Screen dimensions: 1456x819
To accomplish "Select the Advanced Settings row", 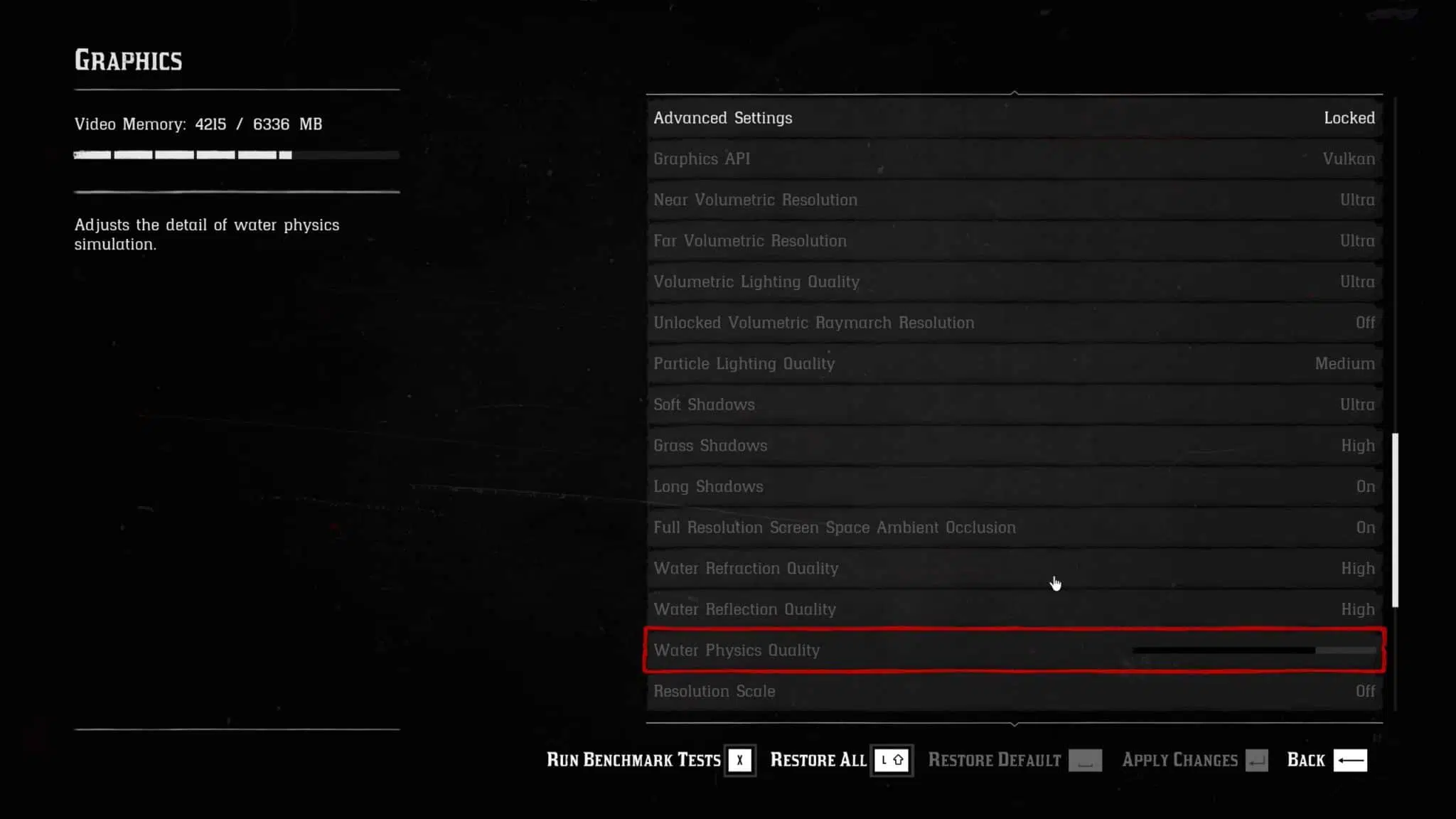I will [1015, 118].
